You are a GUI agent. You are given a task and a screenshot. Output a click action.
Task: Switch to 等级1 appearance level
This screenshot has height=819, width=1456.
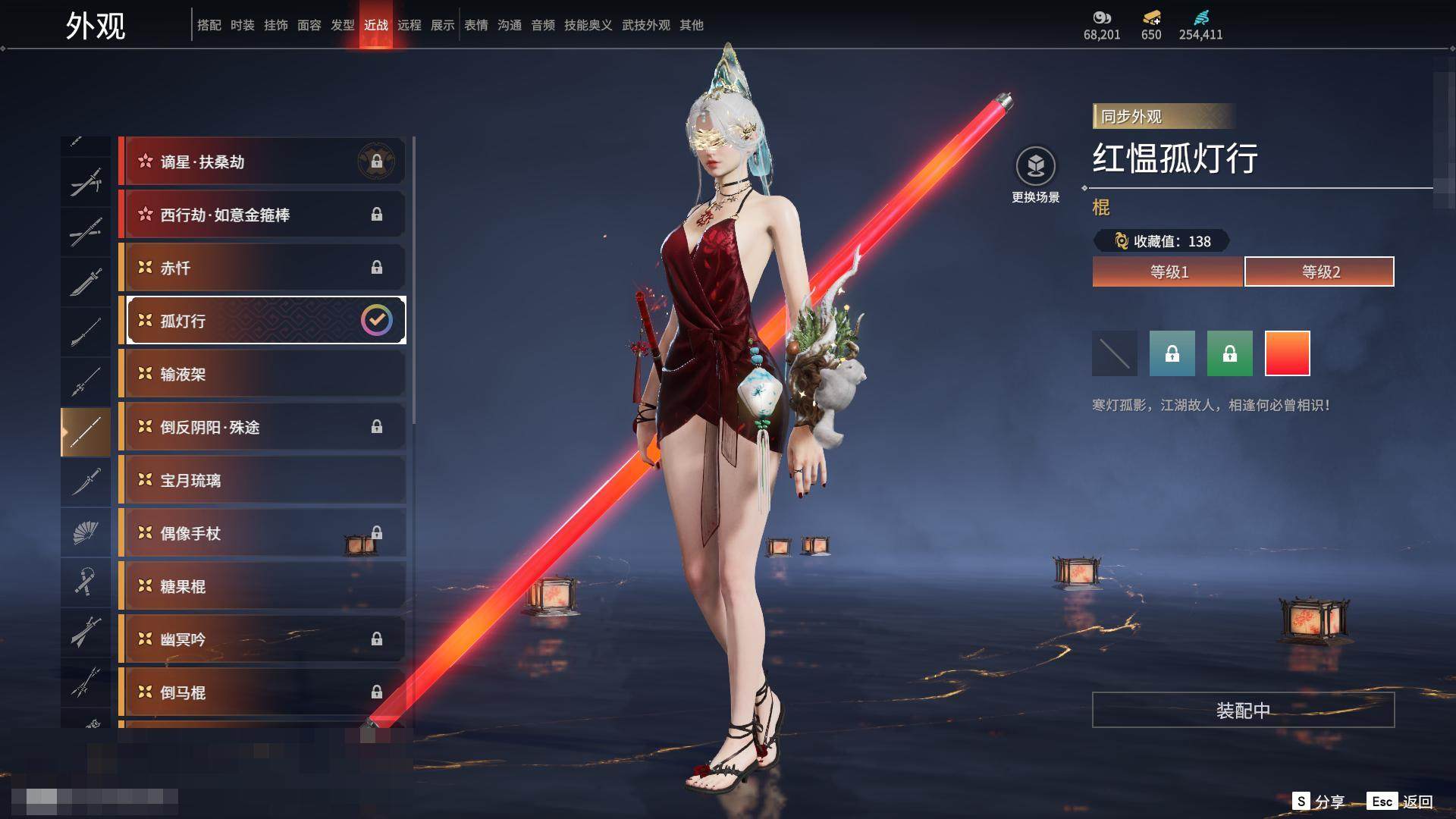pos(1168,271)
